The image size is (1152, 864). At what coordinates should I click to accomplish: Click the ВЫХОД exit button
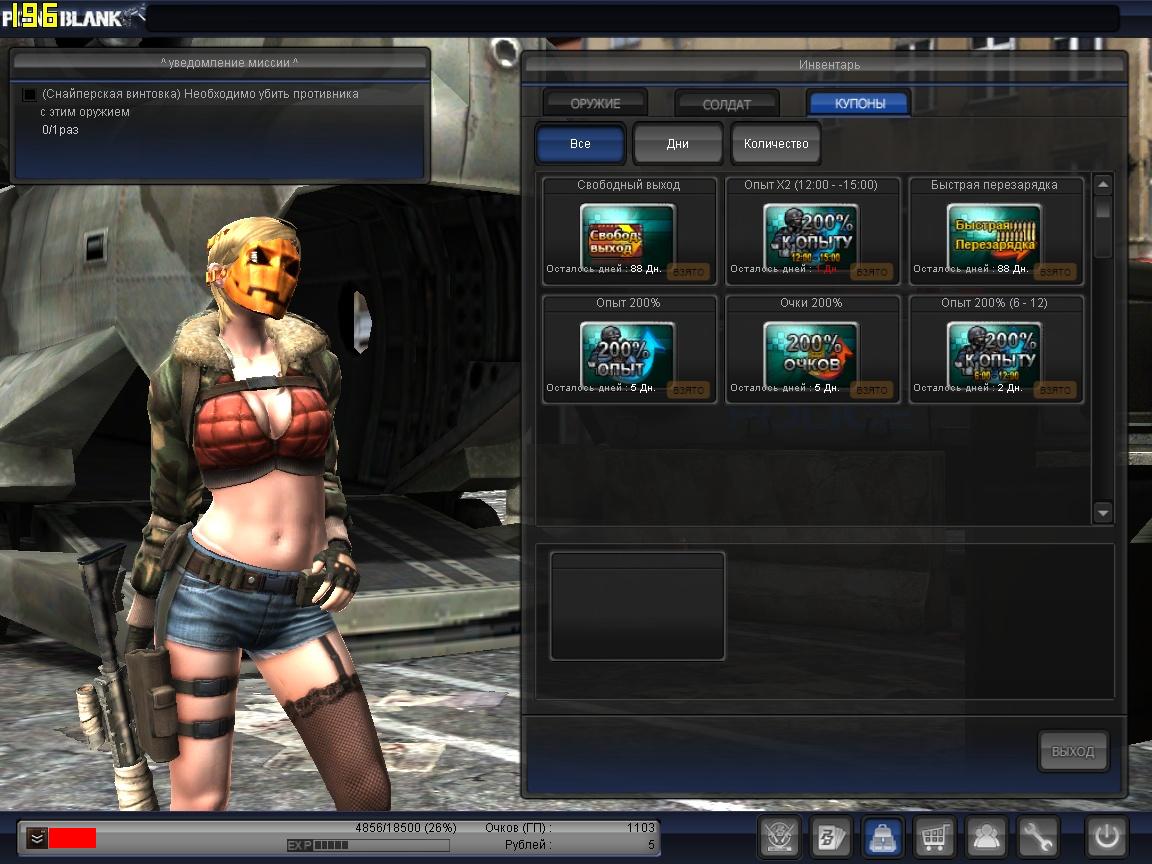(x=1073, y=751)
